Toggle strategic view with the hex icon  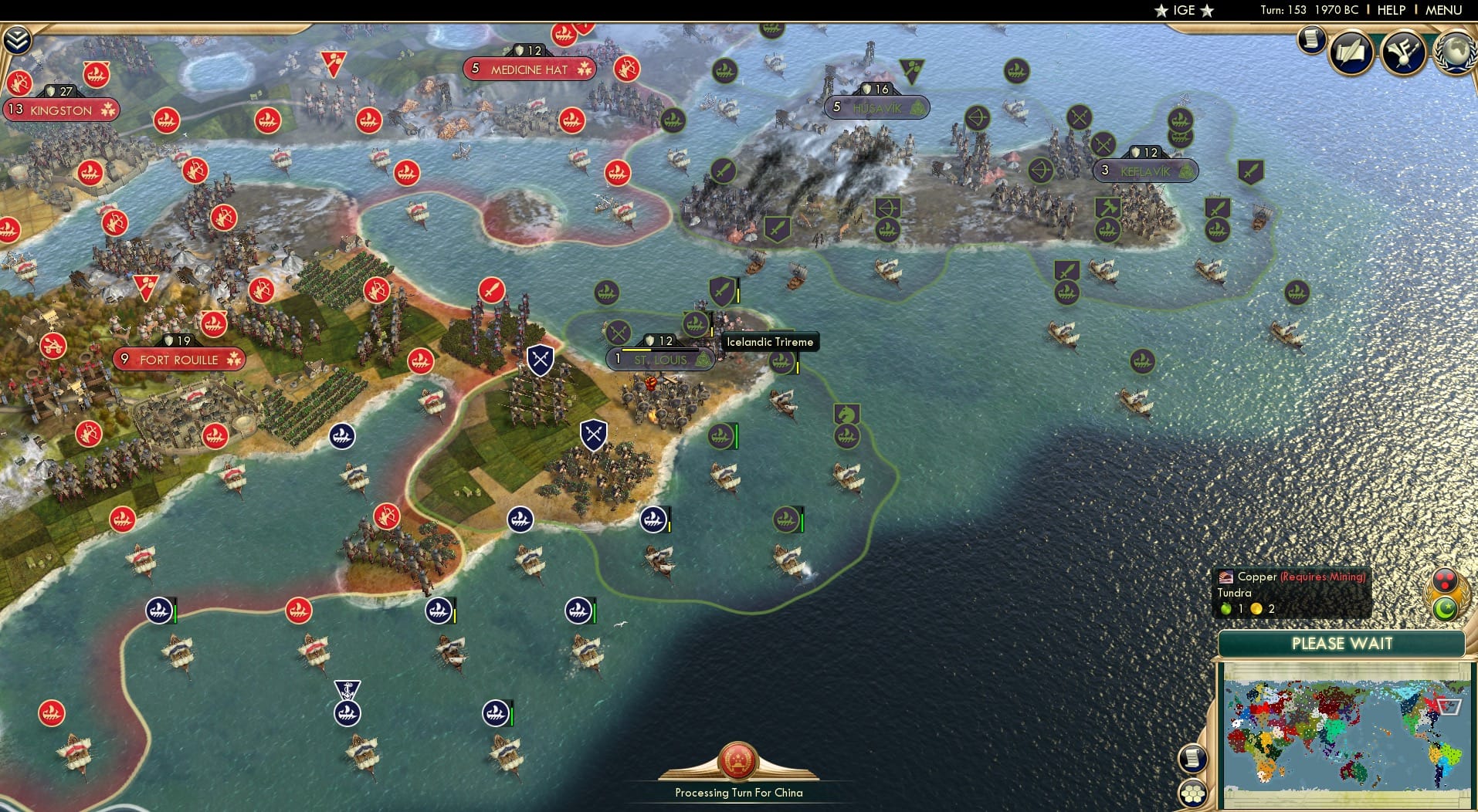tap(1194, 792)
